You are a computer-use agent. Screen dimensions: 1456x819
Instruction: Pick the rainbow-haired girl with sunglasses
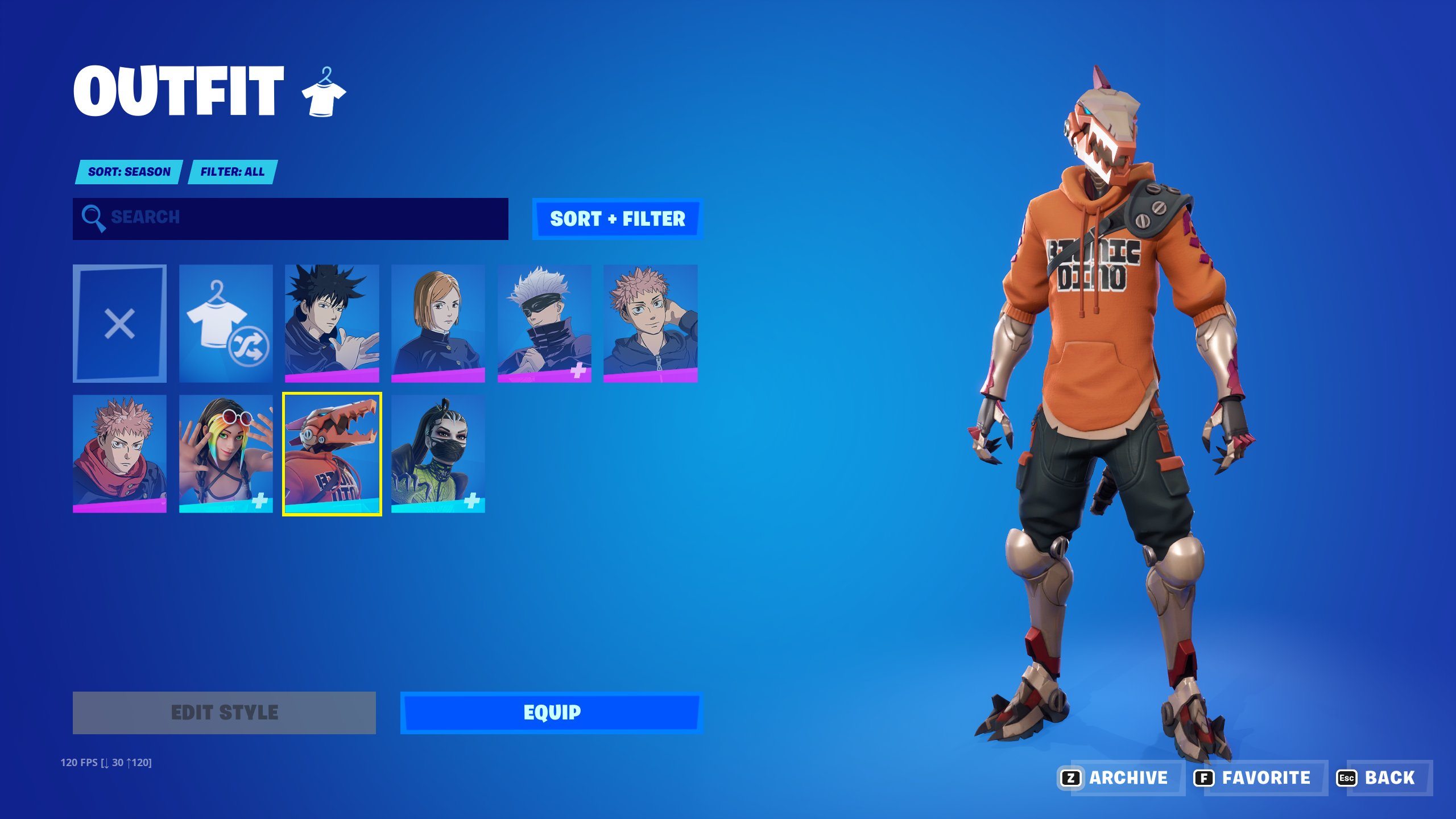click(226, 453)
